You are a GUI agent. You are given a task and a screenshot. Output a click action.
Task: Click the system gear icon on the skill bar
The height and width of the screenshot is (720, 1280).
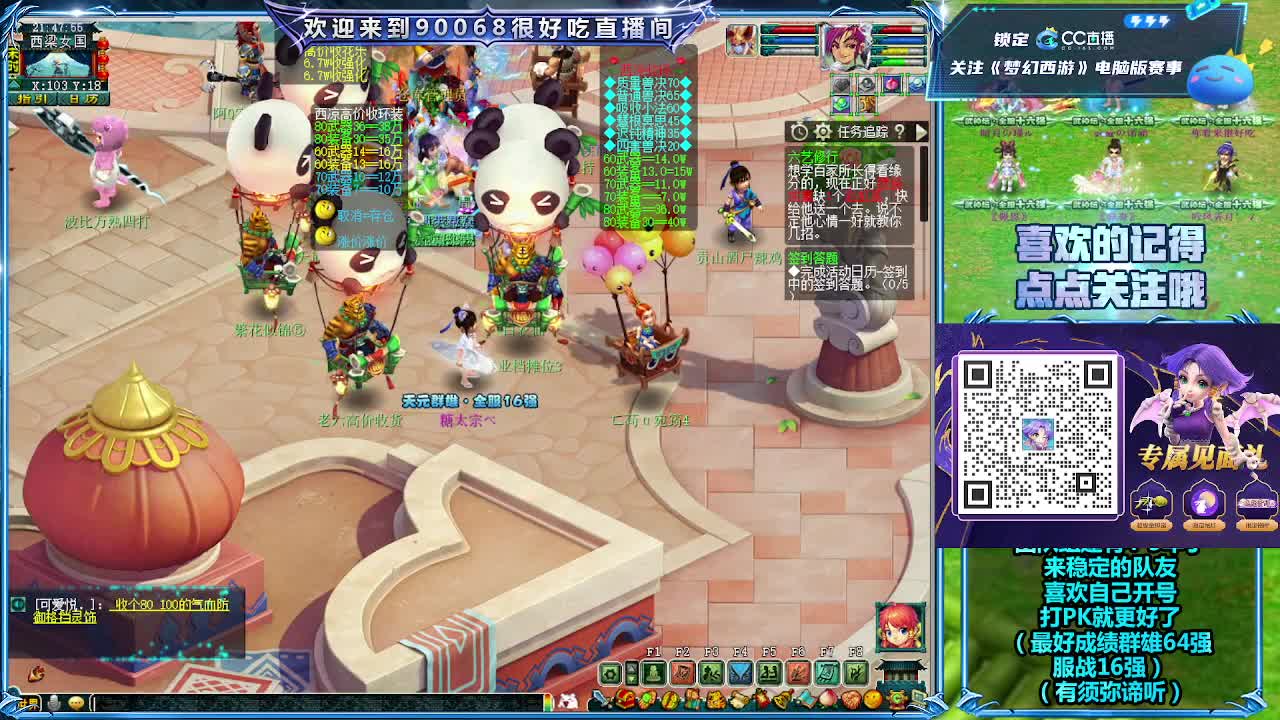(x=609, y=672)
